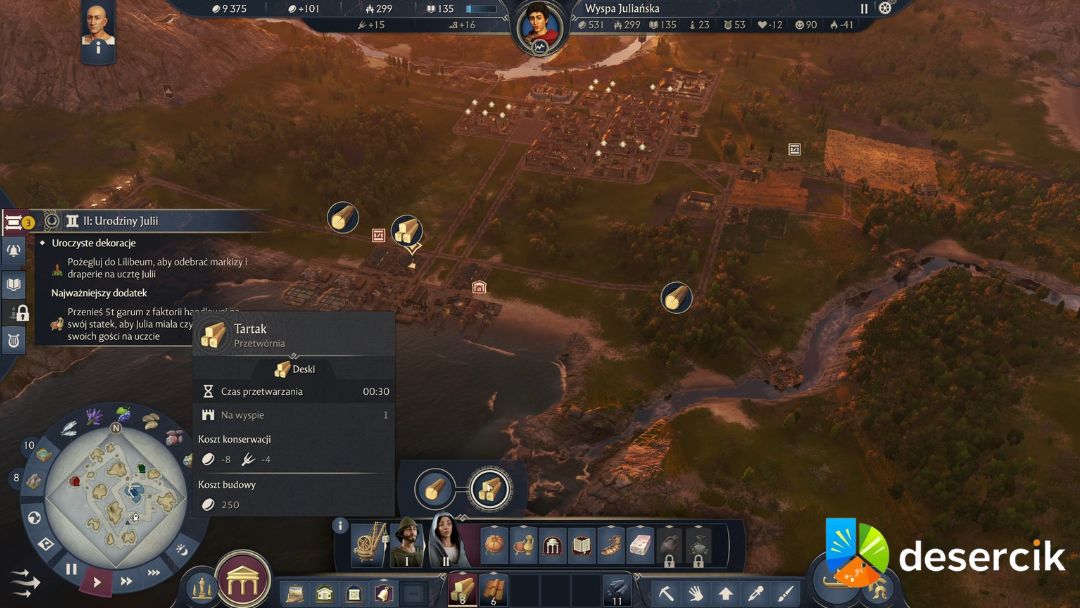Pick the open book building icon
This screenshot has height=608, width=1080.
[582, 545]
